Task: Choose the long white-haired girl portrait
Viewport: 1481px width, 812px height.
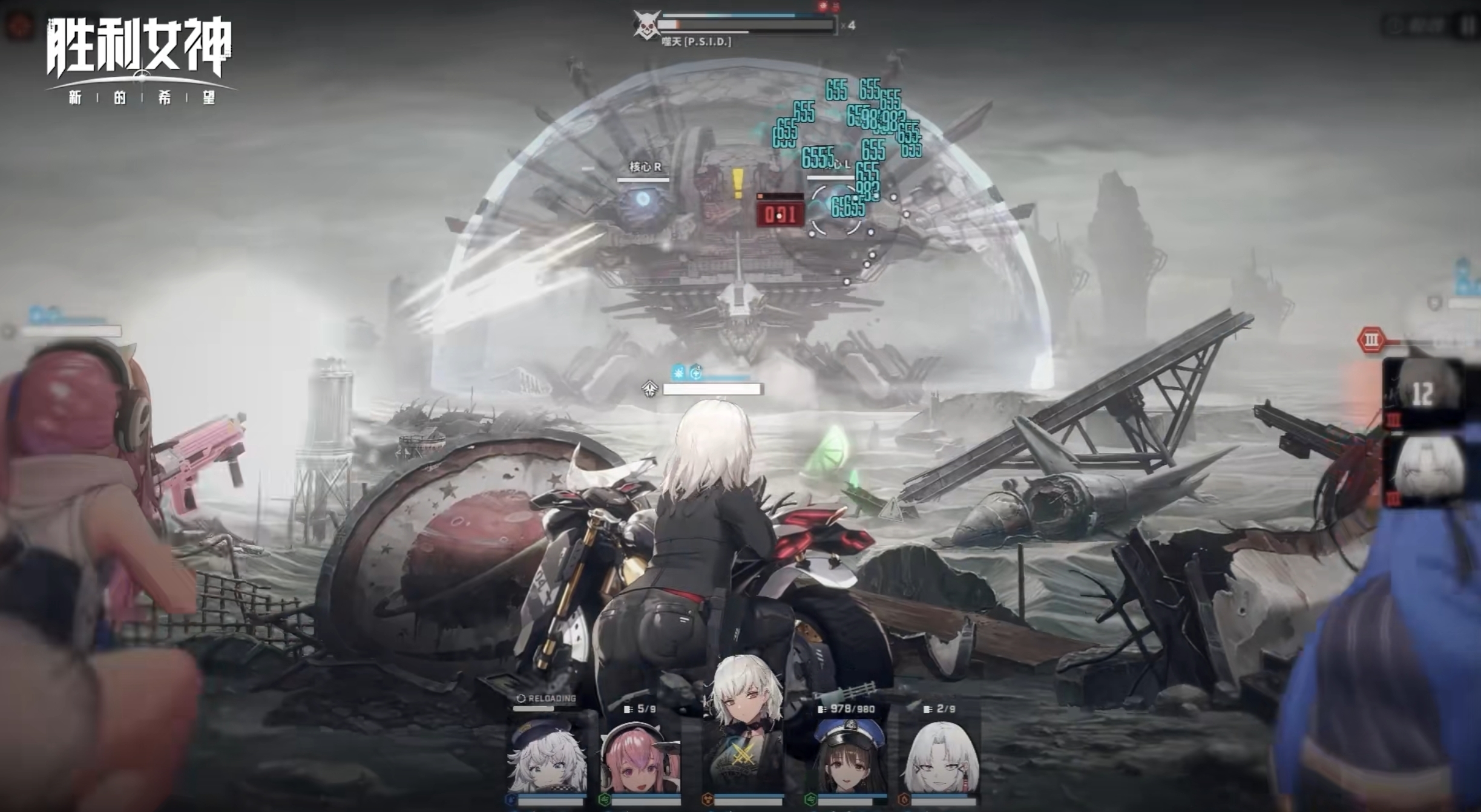Action: [x=941, y=756]
